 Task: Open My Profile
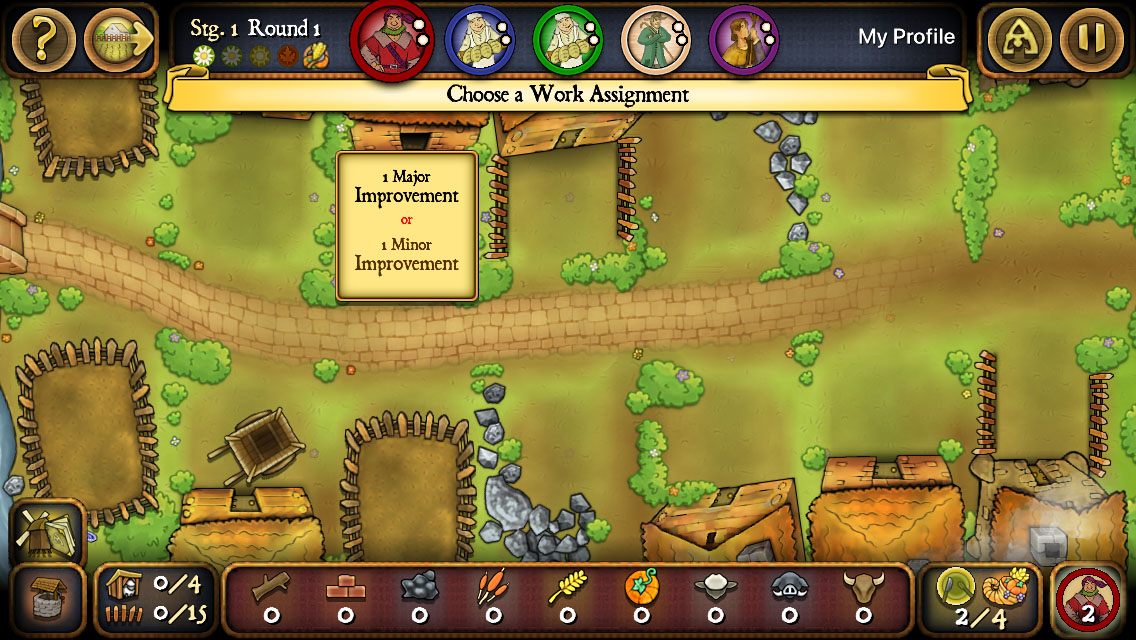[x=906, y=37]
